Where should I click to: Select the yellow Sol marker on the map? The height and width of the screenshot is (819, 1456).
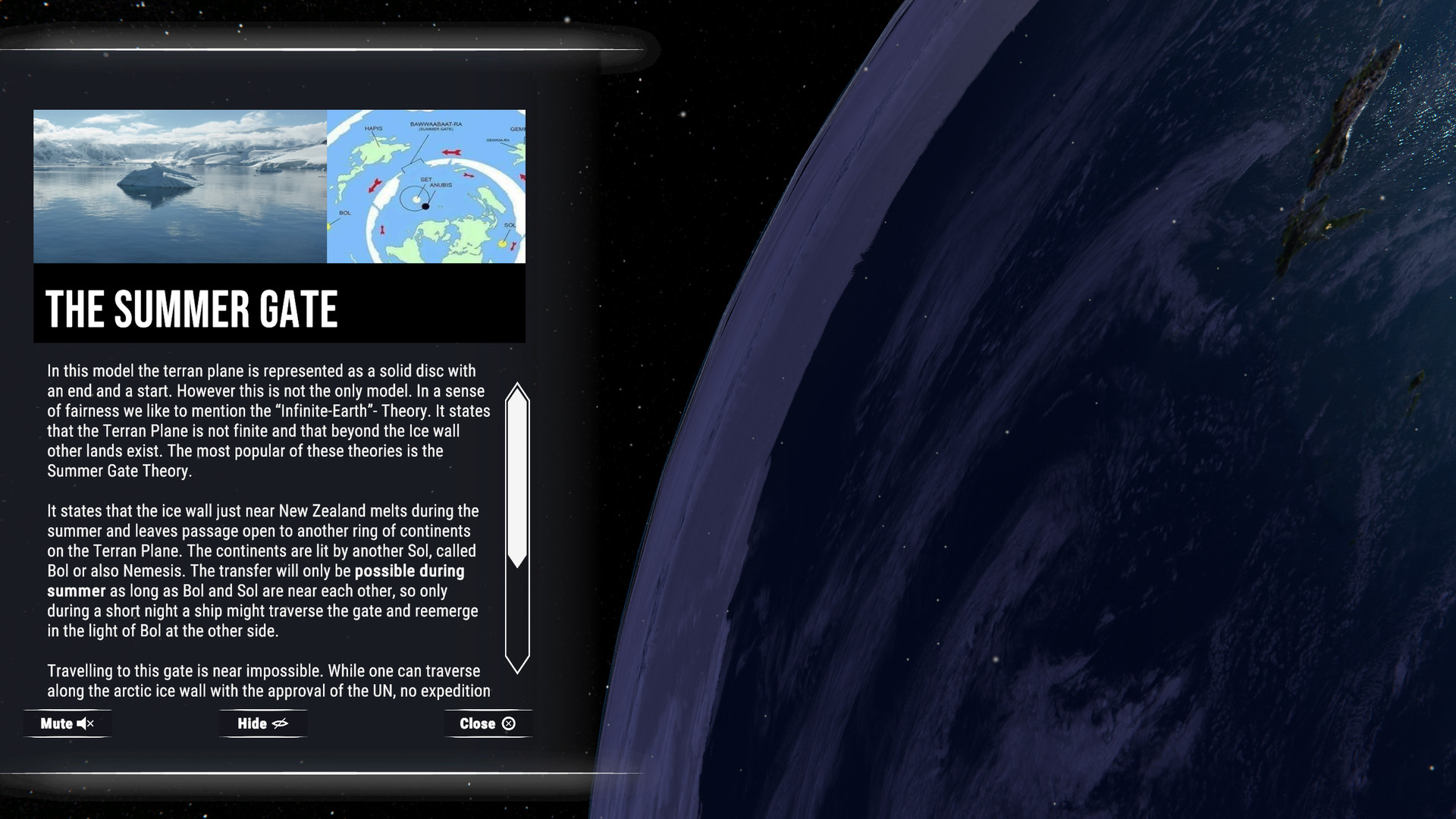coord(502,243)
